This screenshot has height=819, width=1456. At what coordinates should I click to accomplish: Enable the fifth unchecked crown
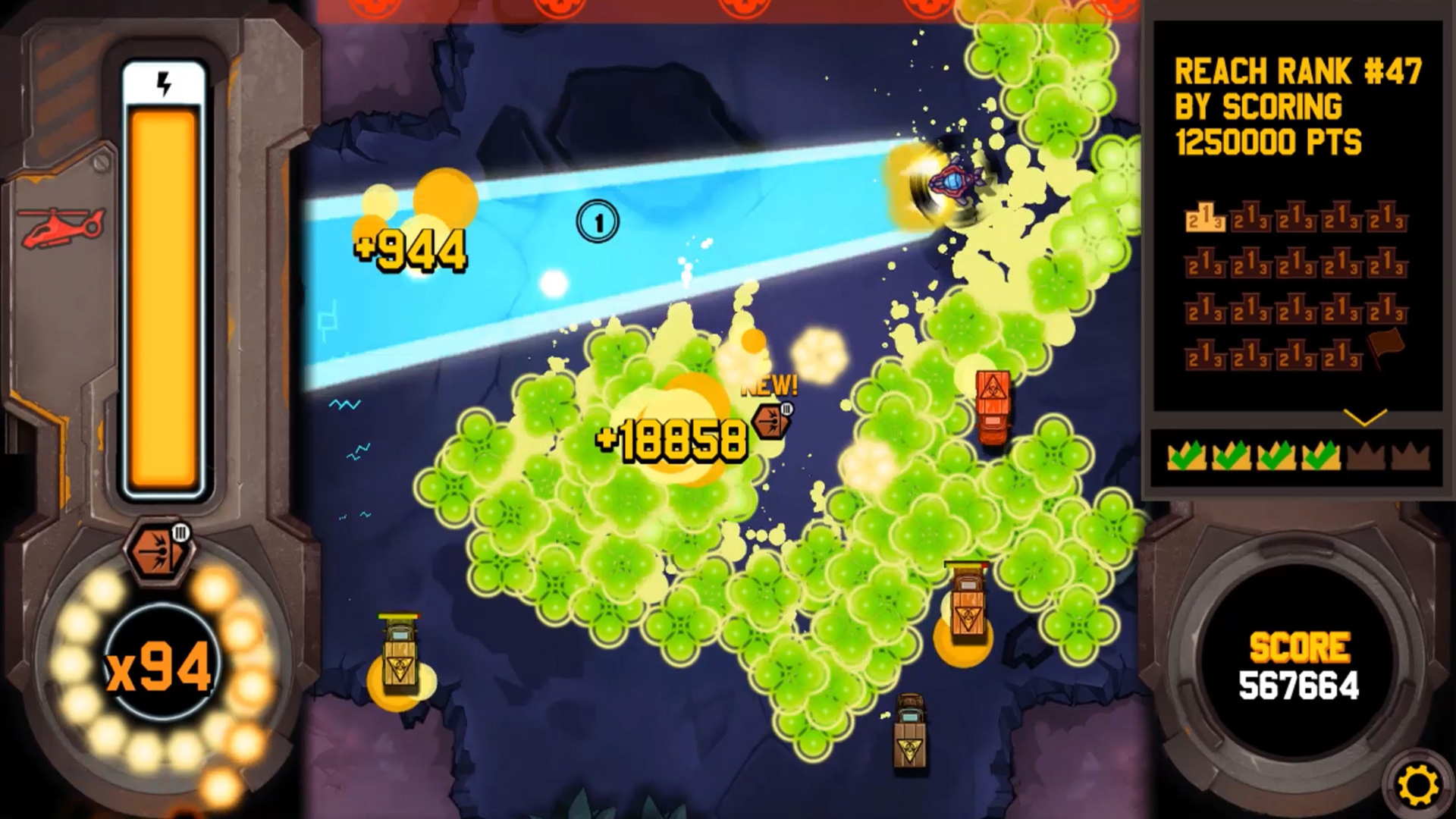[1365, 456]
